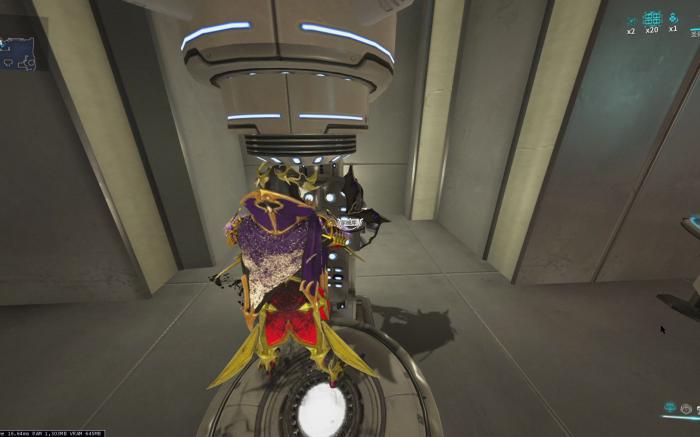Activate the grey round ability icon
This screenshot has width=700, height=437.
(686, 408)
